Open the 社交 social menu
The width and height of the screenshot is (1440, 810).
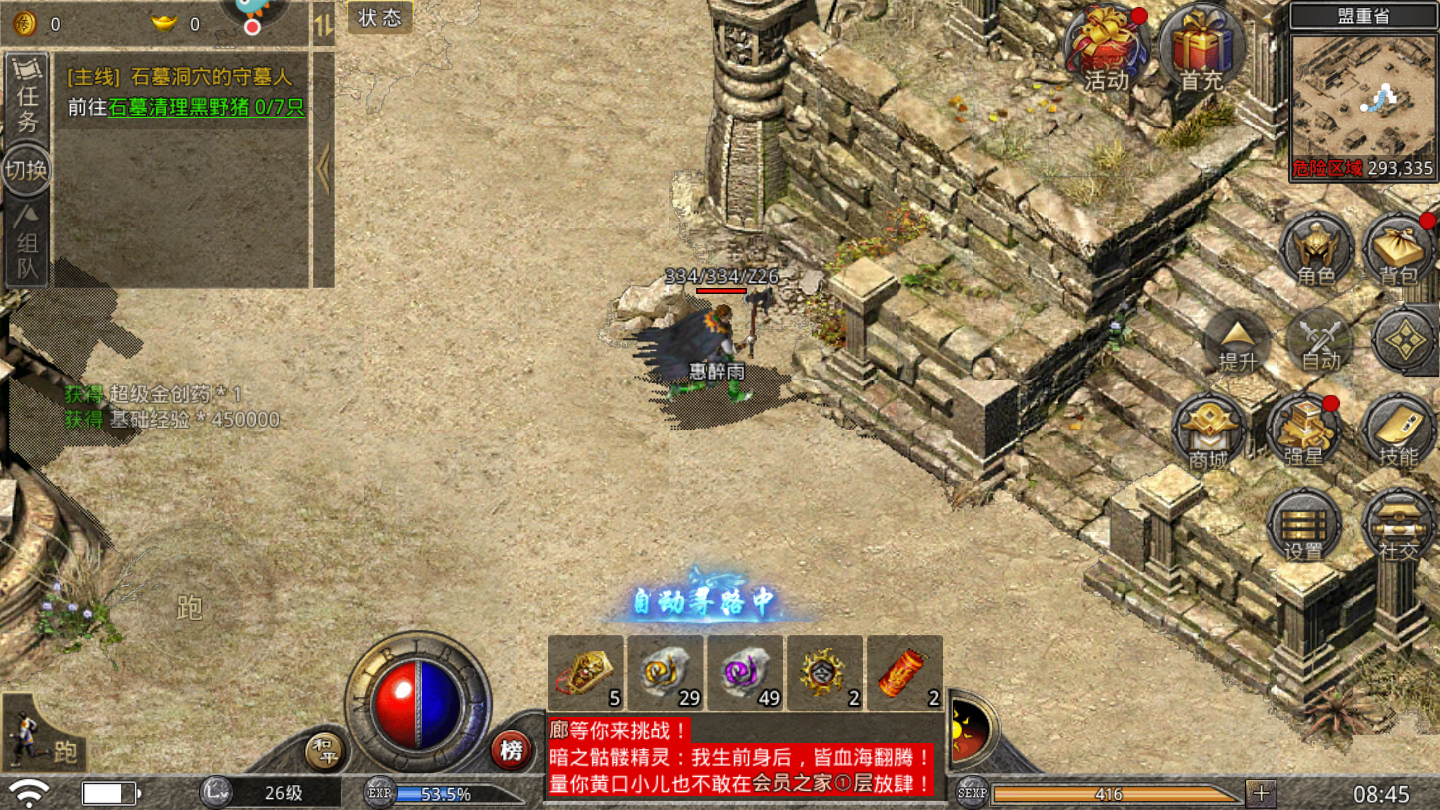tap(1398, 524)
